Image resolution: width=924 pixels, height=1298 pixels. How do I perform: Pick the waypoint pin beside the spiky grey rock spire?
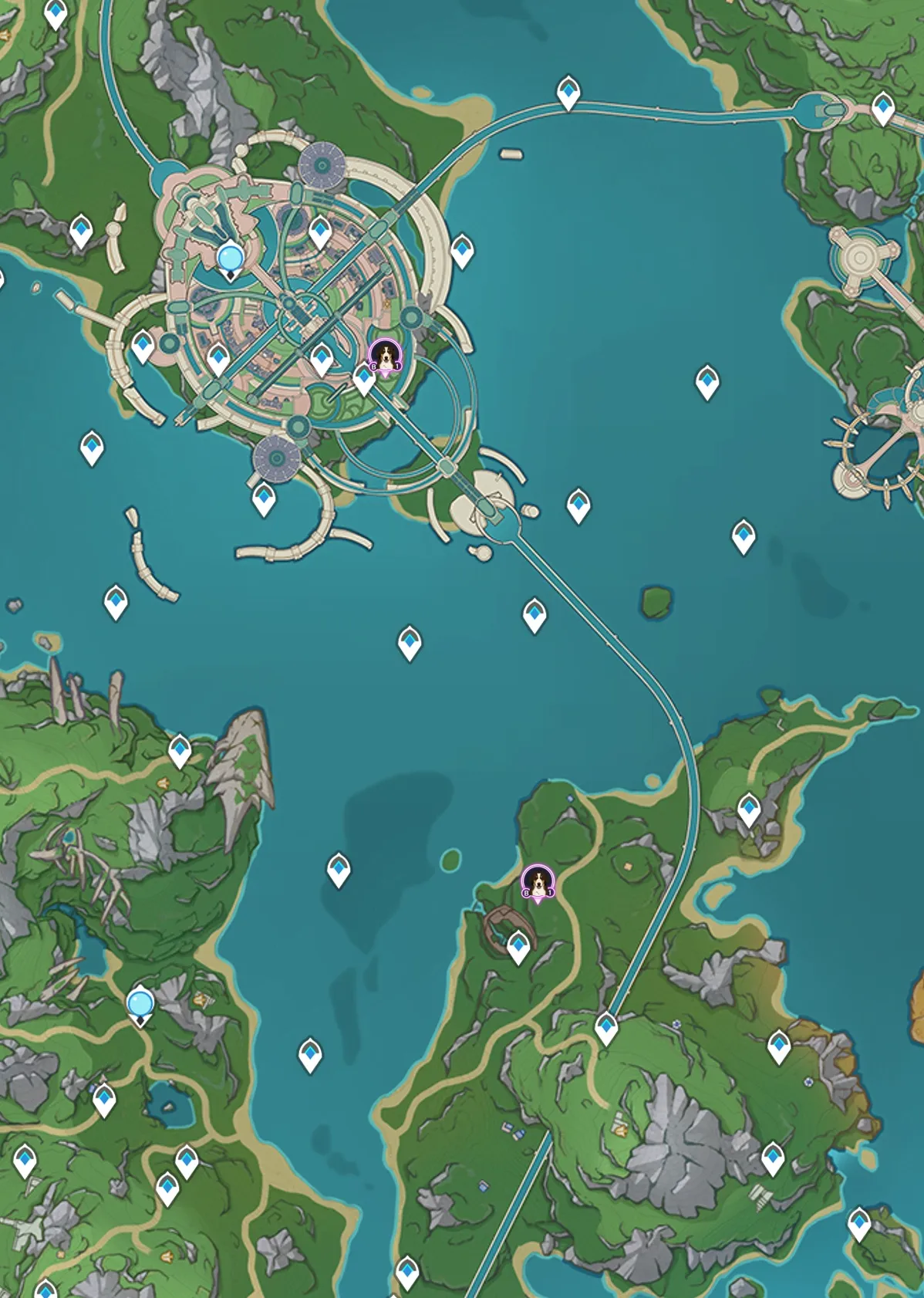tap(180, 749)
